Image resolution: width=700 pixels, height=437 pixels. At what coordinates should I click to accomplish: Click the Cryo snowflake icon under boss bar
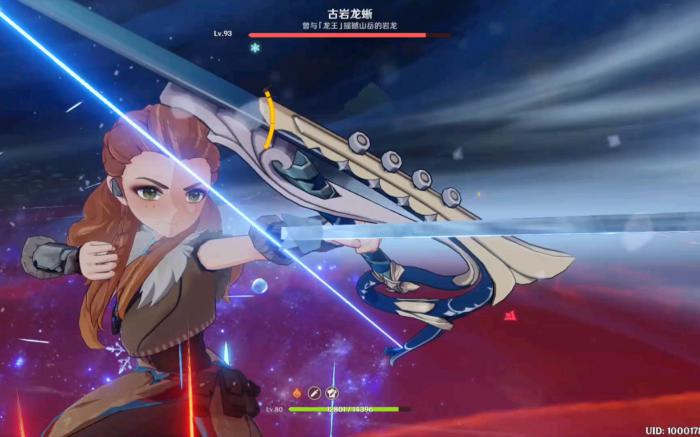point(255,47)
